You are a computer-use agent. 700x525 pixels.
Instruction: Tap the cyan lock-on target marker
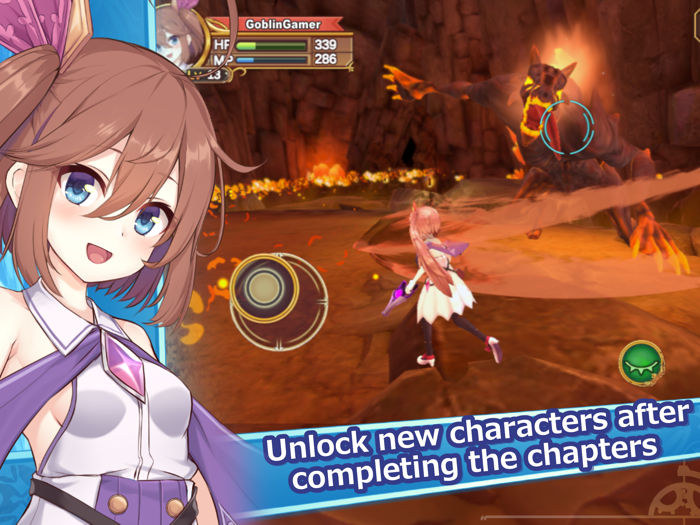coord(567,127)
